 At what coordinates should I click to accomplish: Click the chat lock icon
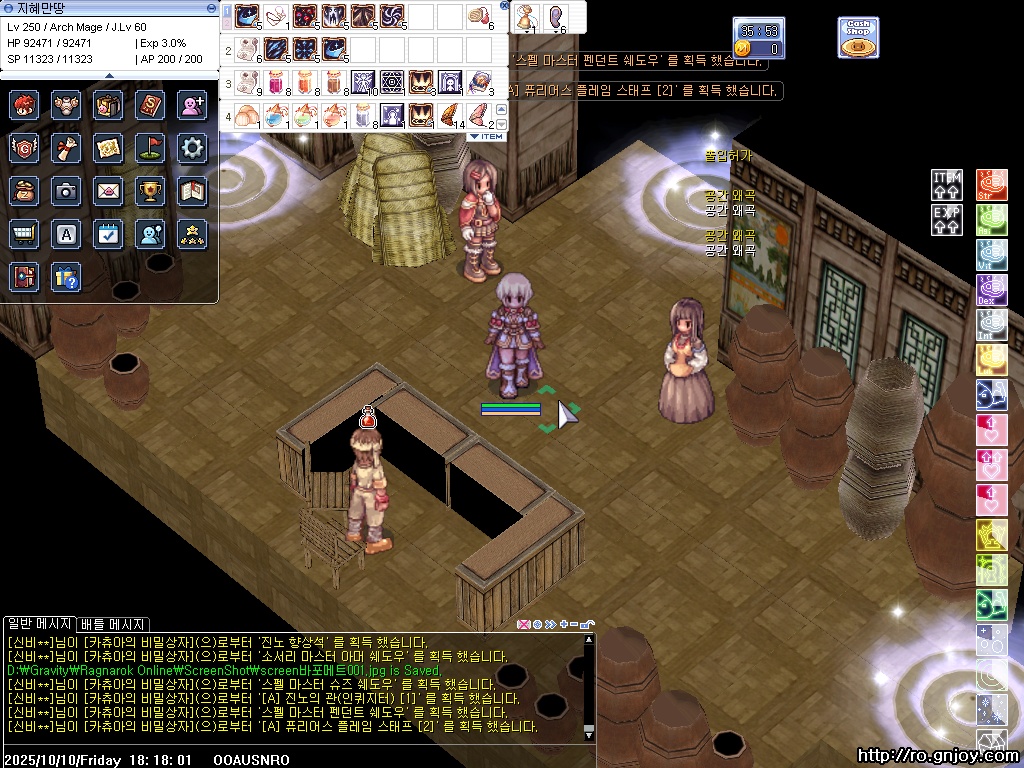coord(587,625)
